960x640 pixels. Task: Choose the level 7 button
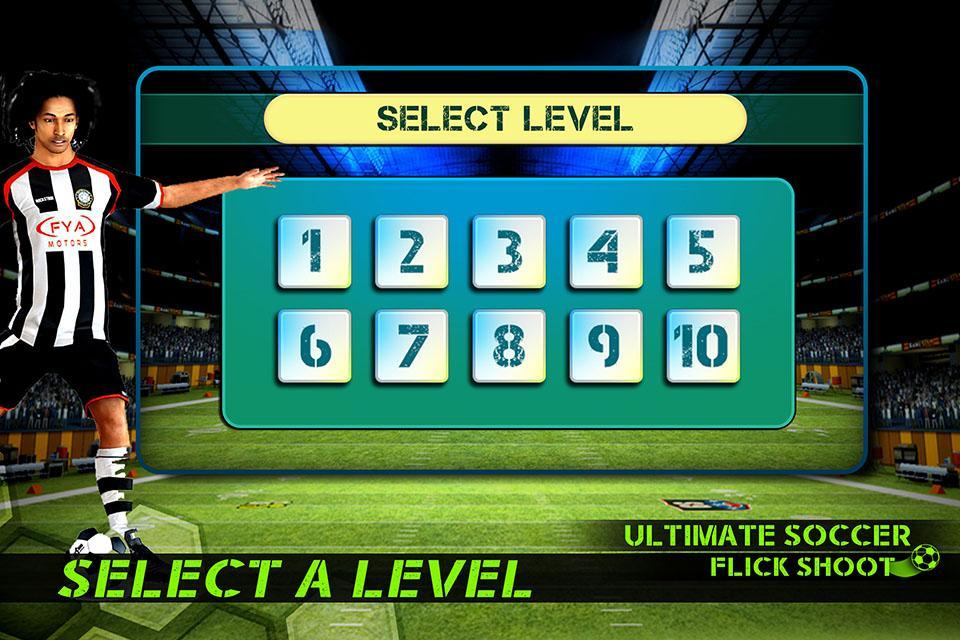click(x=411, y=346)
